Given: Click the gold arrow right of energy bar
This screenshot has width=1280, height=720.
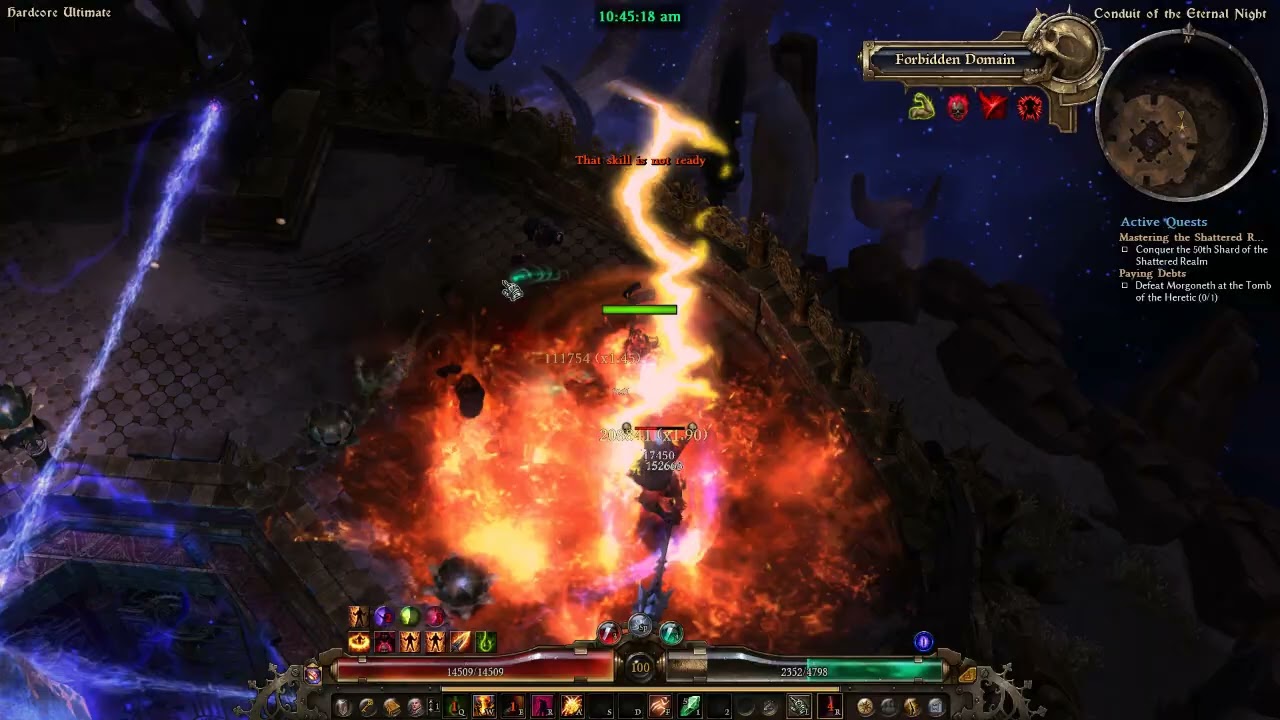Looking at the screenshot, I should point(967,674).
